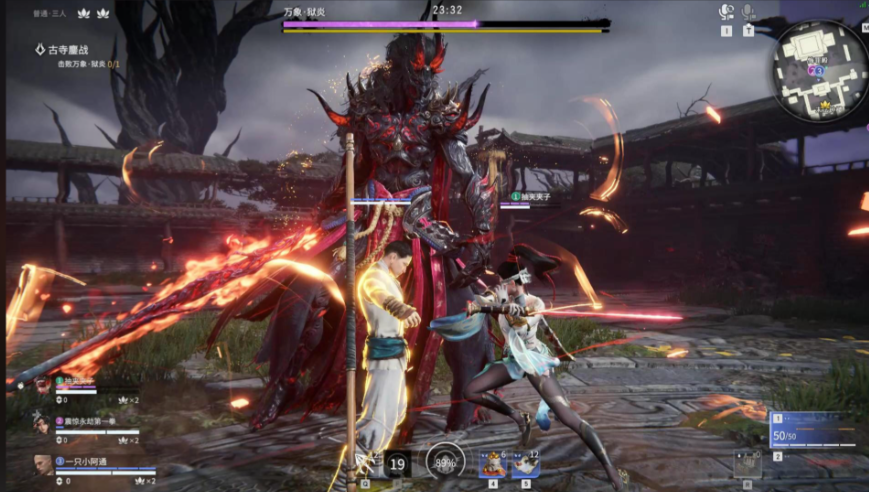This screenshot has height=492, width=869.
Task: Activate the skill showing 19 cooldown
Action: point(397,463)
